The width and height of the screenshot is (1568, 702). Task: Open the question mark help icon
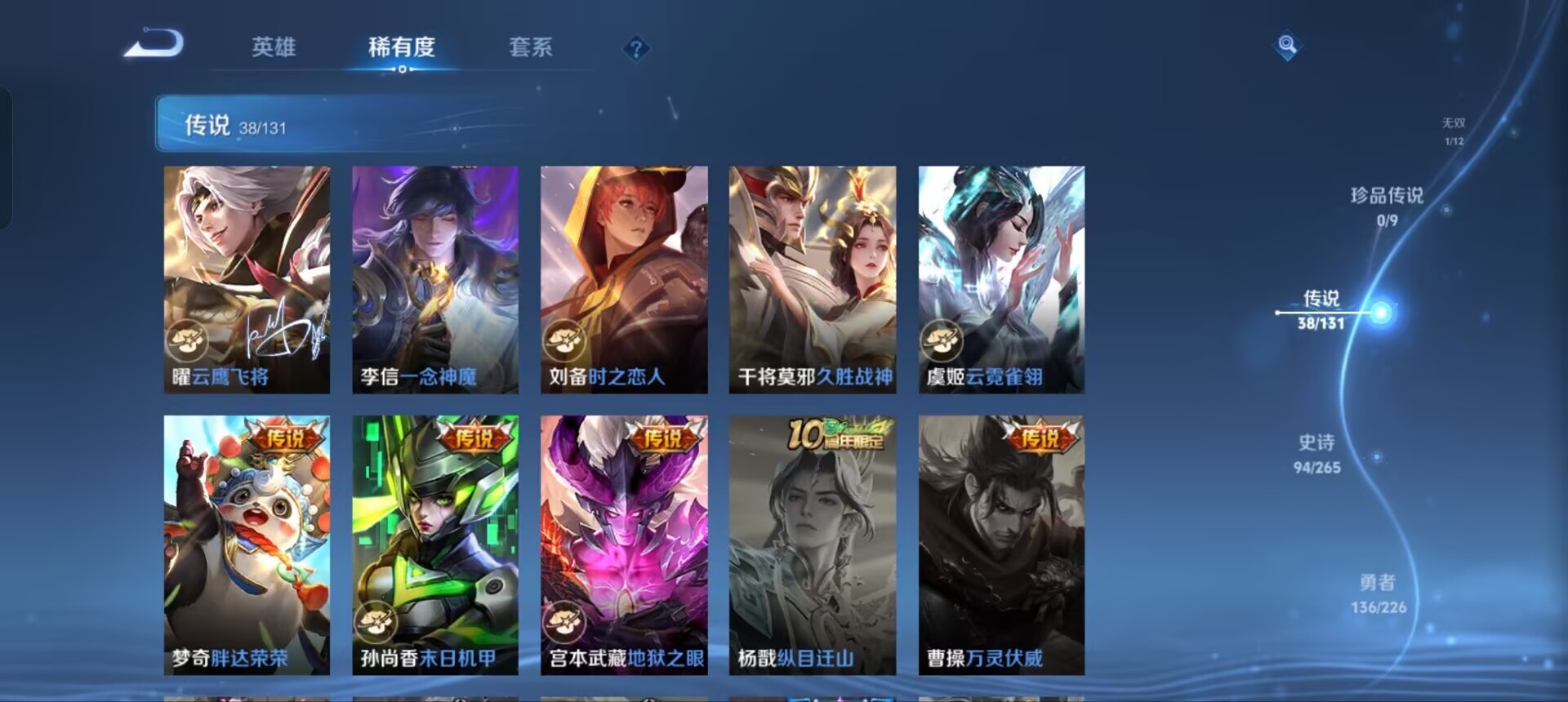[x=635, y=49]
